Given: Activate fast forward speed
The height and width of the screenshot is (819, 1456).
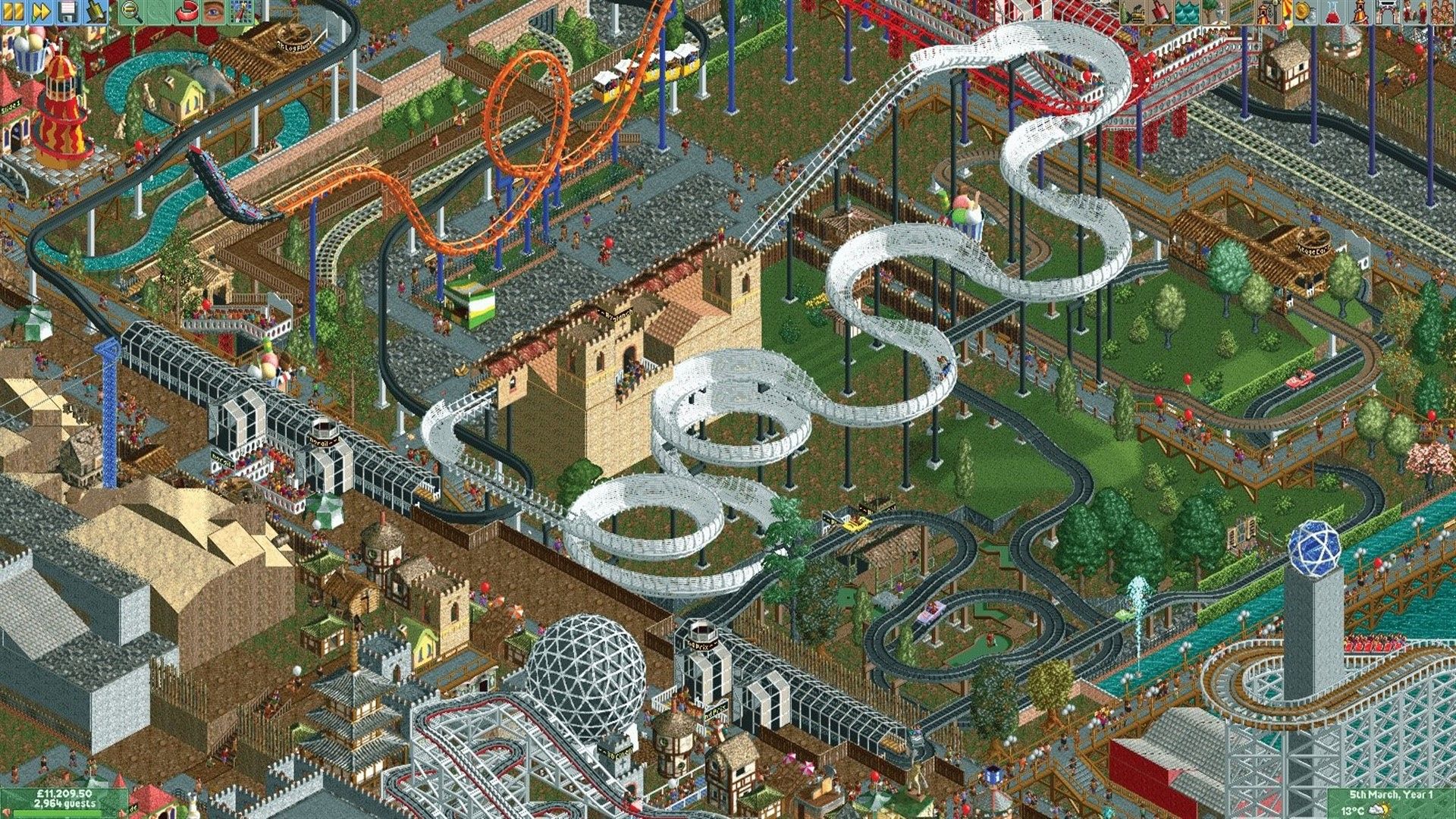Looking at the screenshot, I should pyautogui.click(x=39, y=11).
